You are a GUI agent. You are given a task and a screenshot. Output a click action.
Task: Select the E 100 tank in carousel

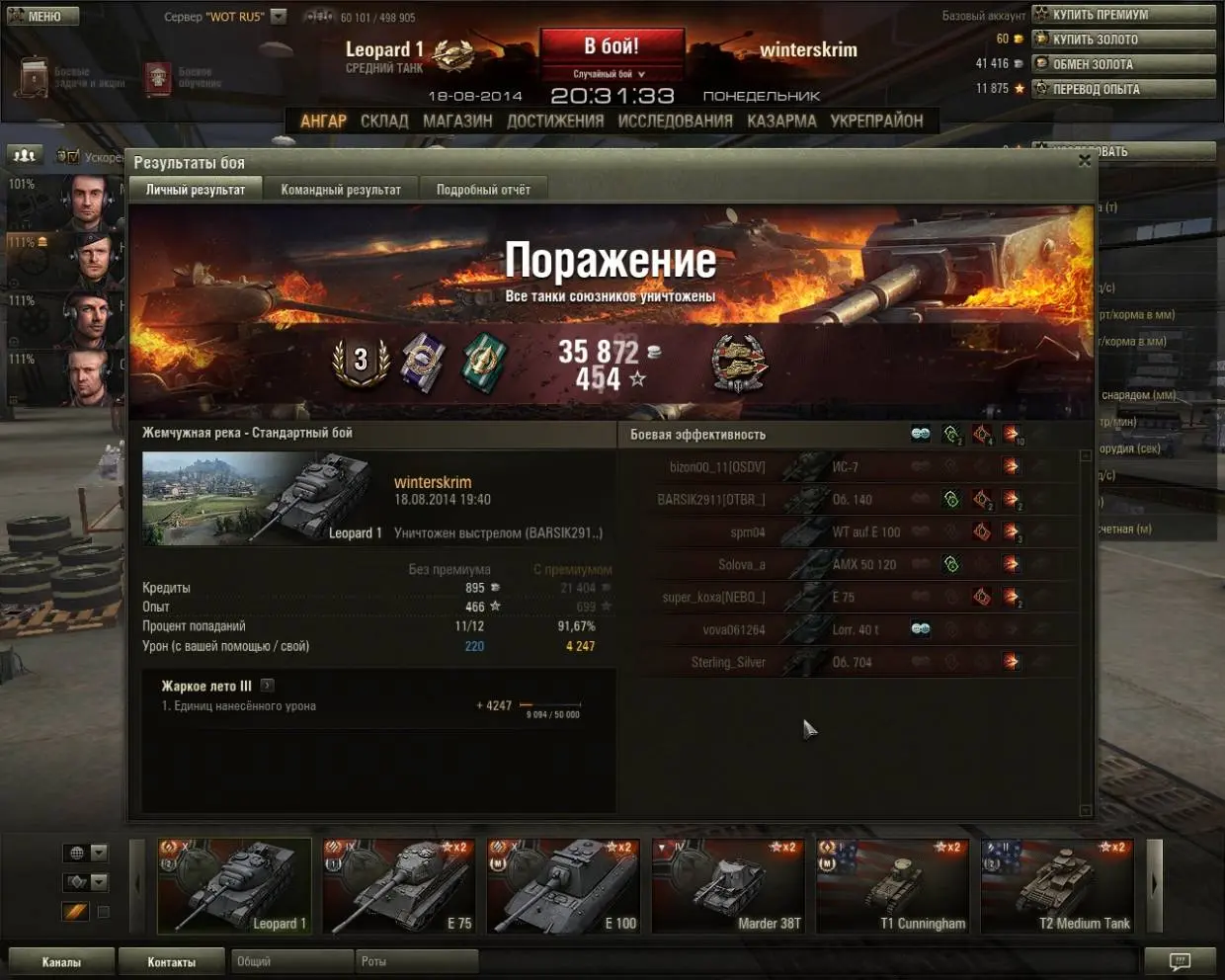coord(563,886)
